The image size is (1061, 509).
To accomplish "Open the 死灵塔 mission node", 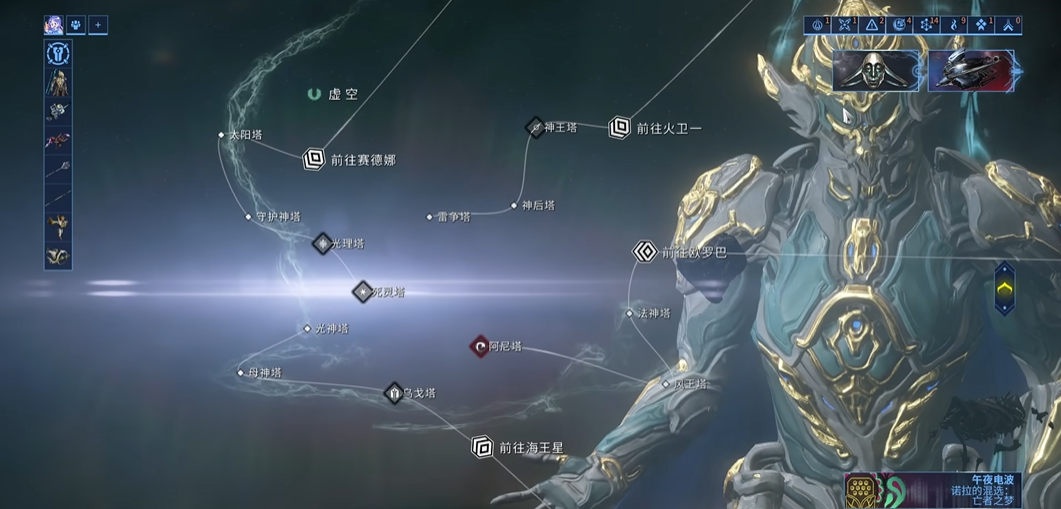I will coord(362,292).
